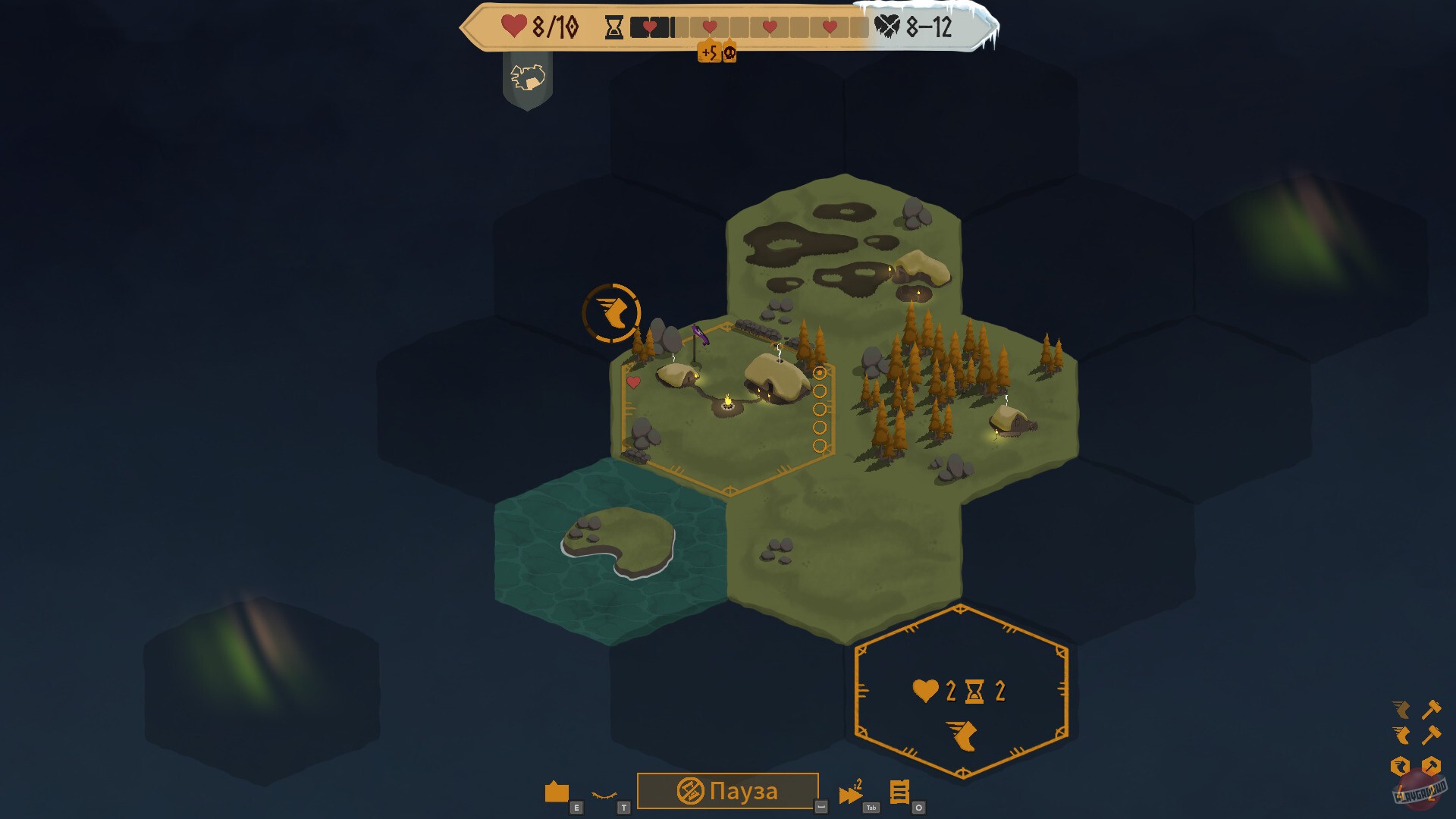This screenshot has height=819, width=1456.
Task: Select the bridge tool next to the folder icon
Action: (605, 793)
